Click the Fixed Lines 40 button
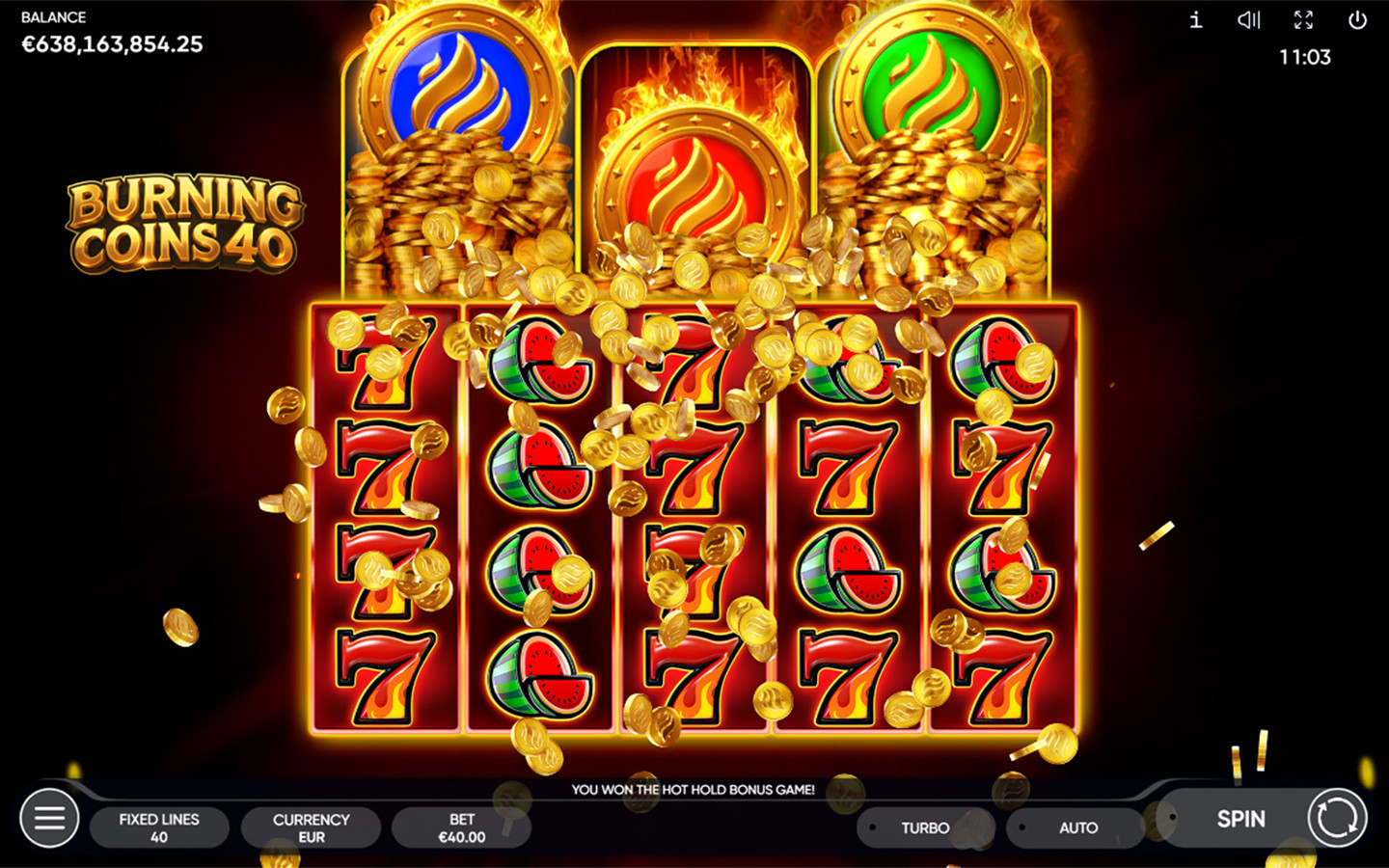The image size is (1389, 868). pyautogui.click(x=159, y=827)
